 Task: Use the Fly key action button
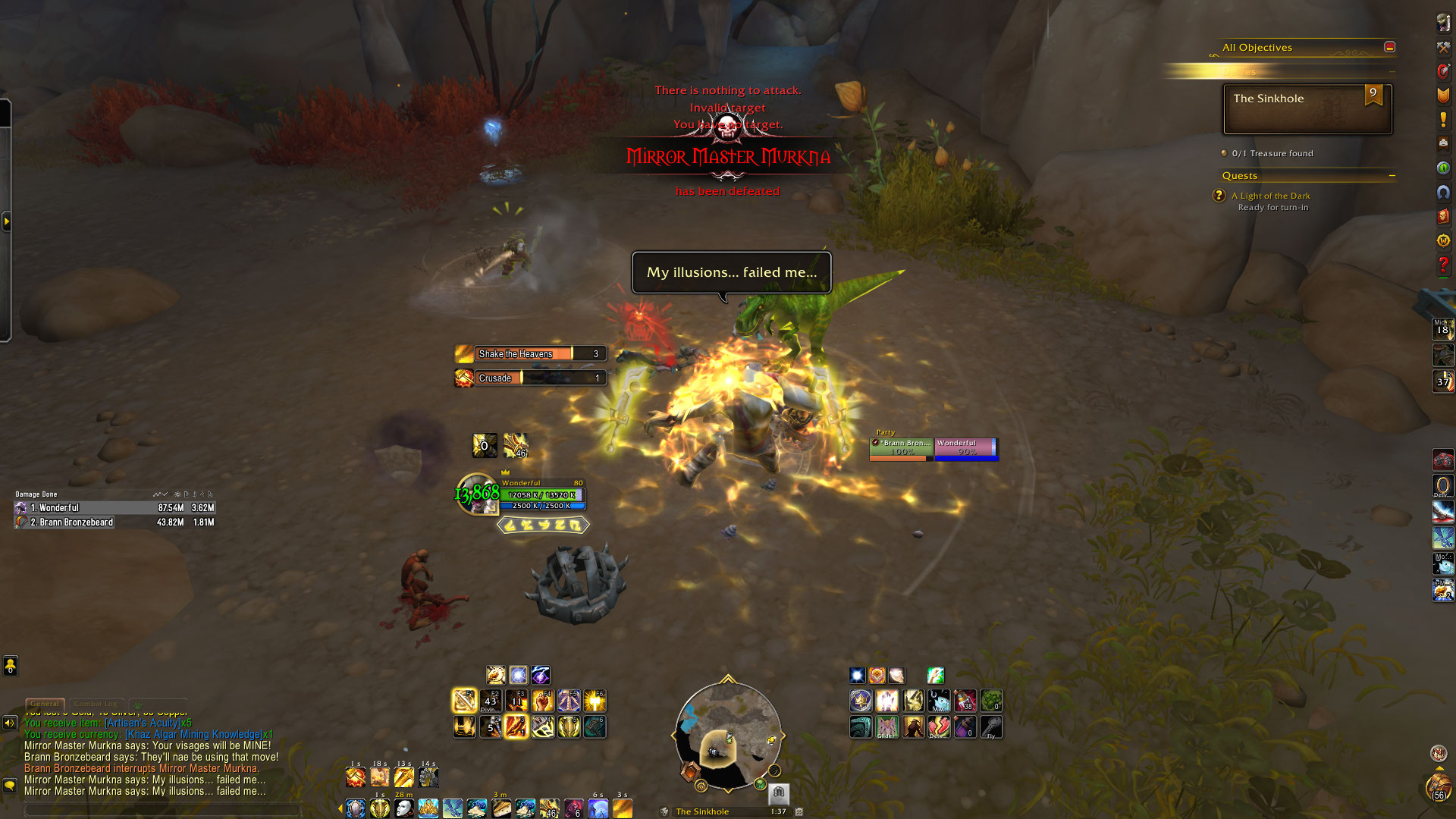(991, 727)
